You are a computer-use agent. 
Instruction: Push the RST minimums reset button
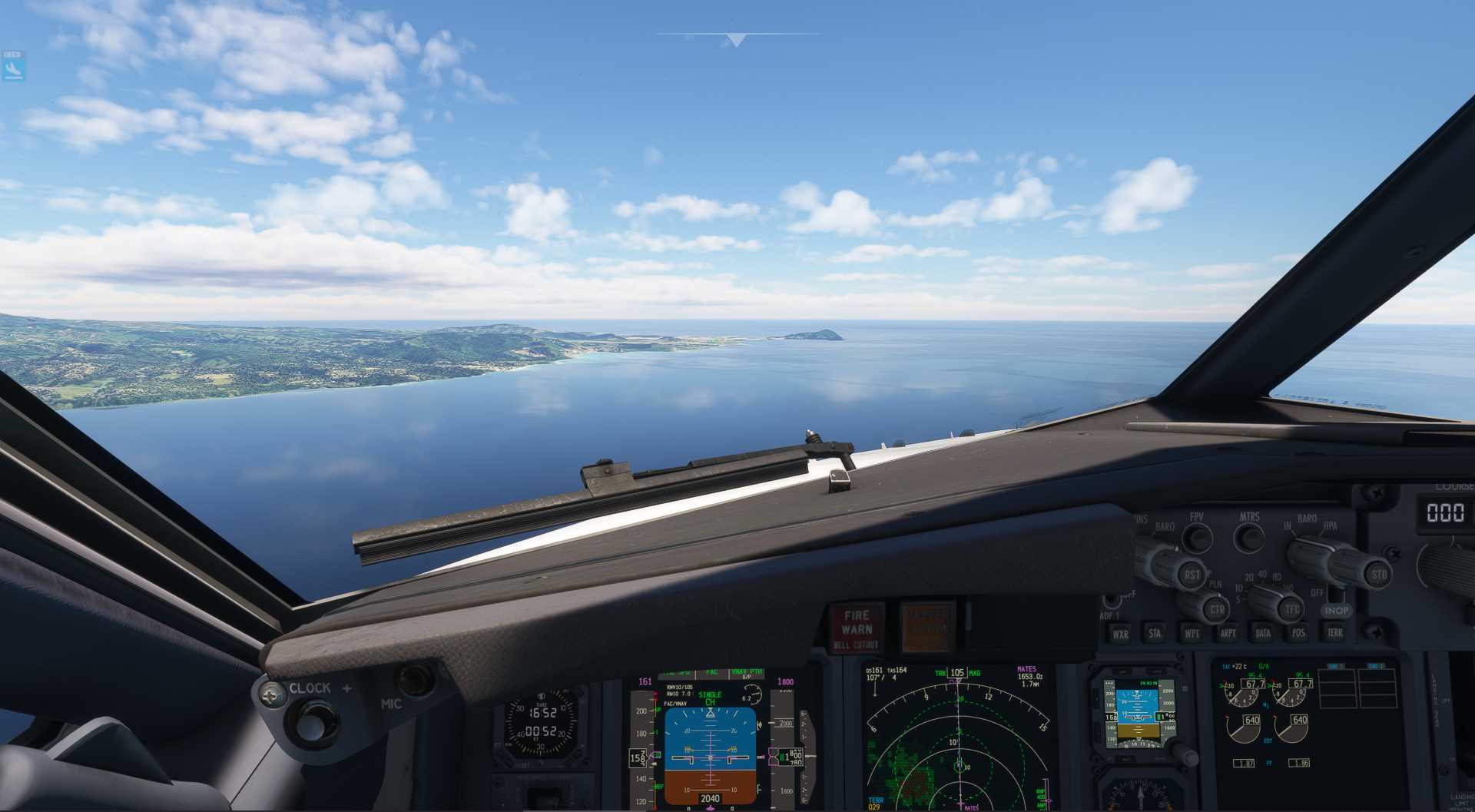tap(1192, 574)
